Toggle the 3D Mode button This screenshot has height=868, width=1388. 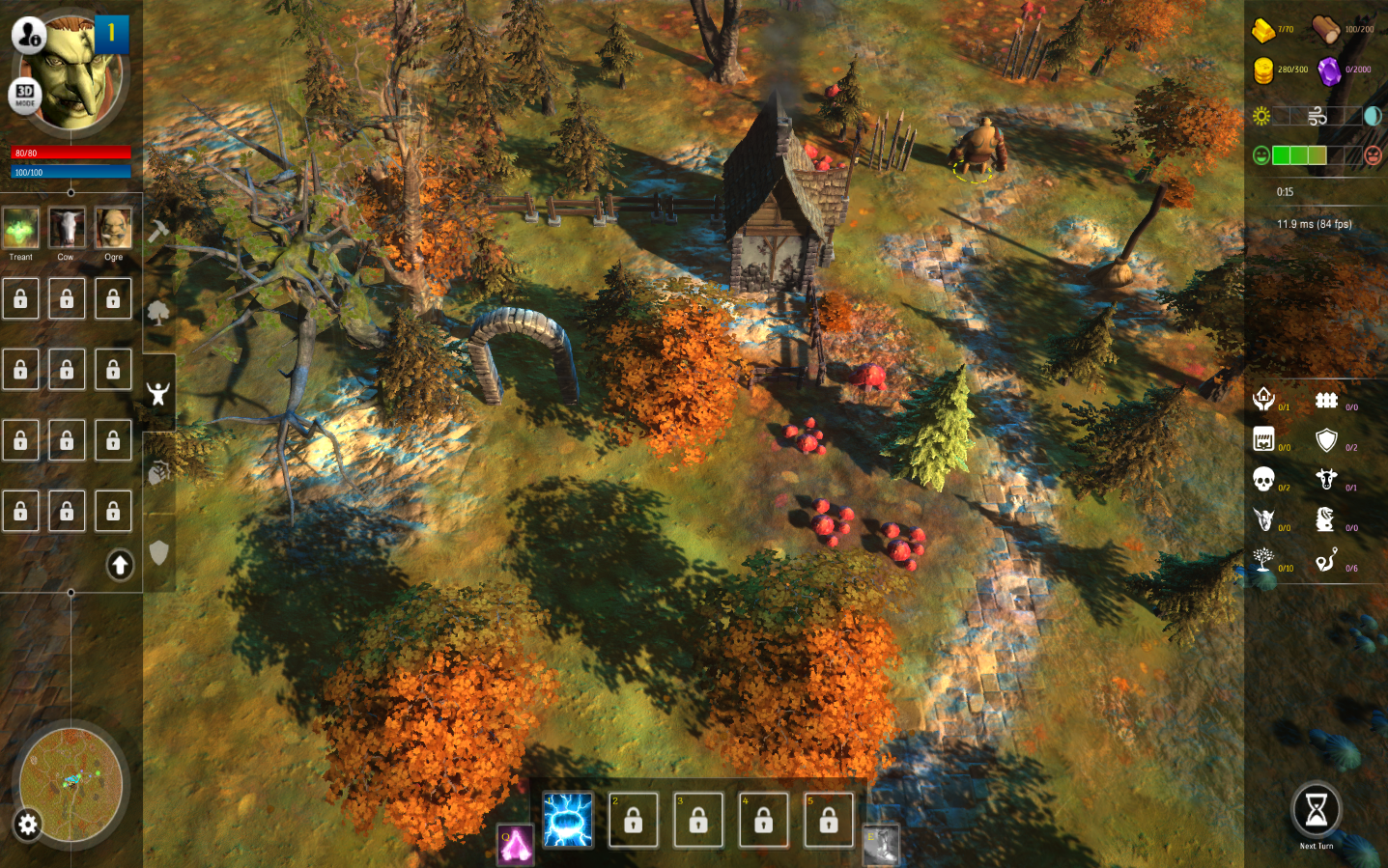(x=24, y=96)
